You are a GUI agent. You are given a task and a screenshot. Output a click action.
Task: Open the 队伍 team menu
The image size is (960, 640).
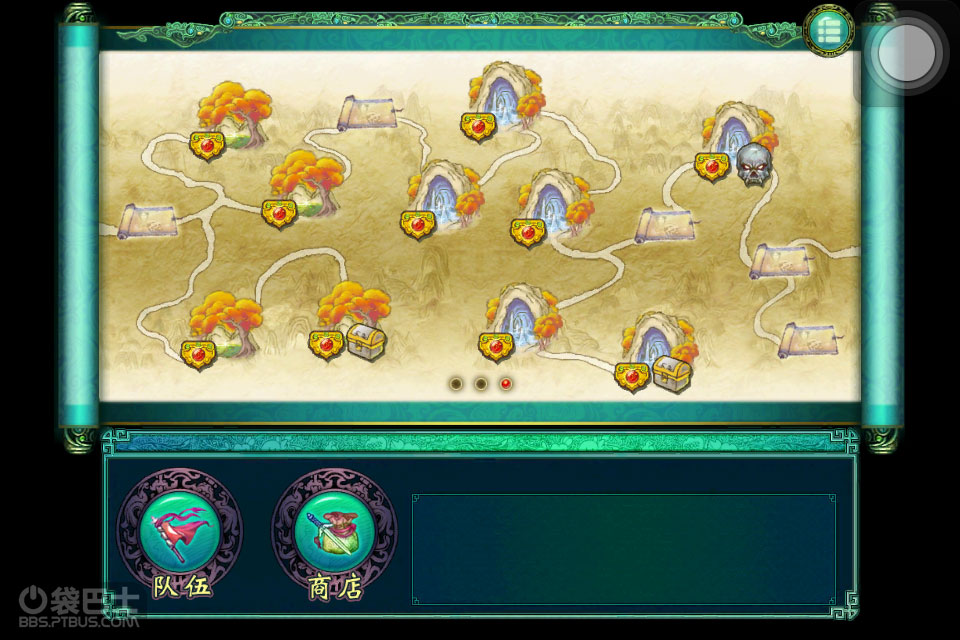180,531
